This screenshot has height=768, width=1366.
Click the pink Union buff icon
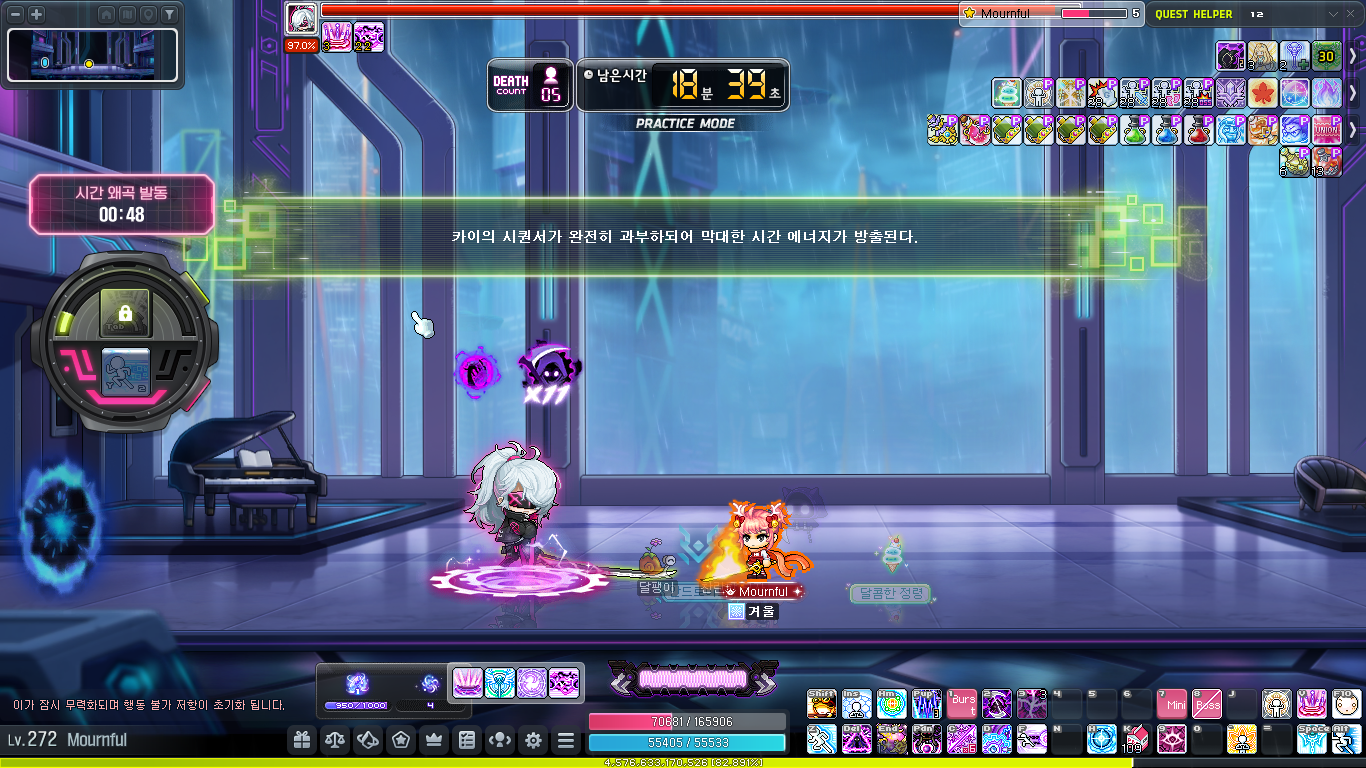1326,129
